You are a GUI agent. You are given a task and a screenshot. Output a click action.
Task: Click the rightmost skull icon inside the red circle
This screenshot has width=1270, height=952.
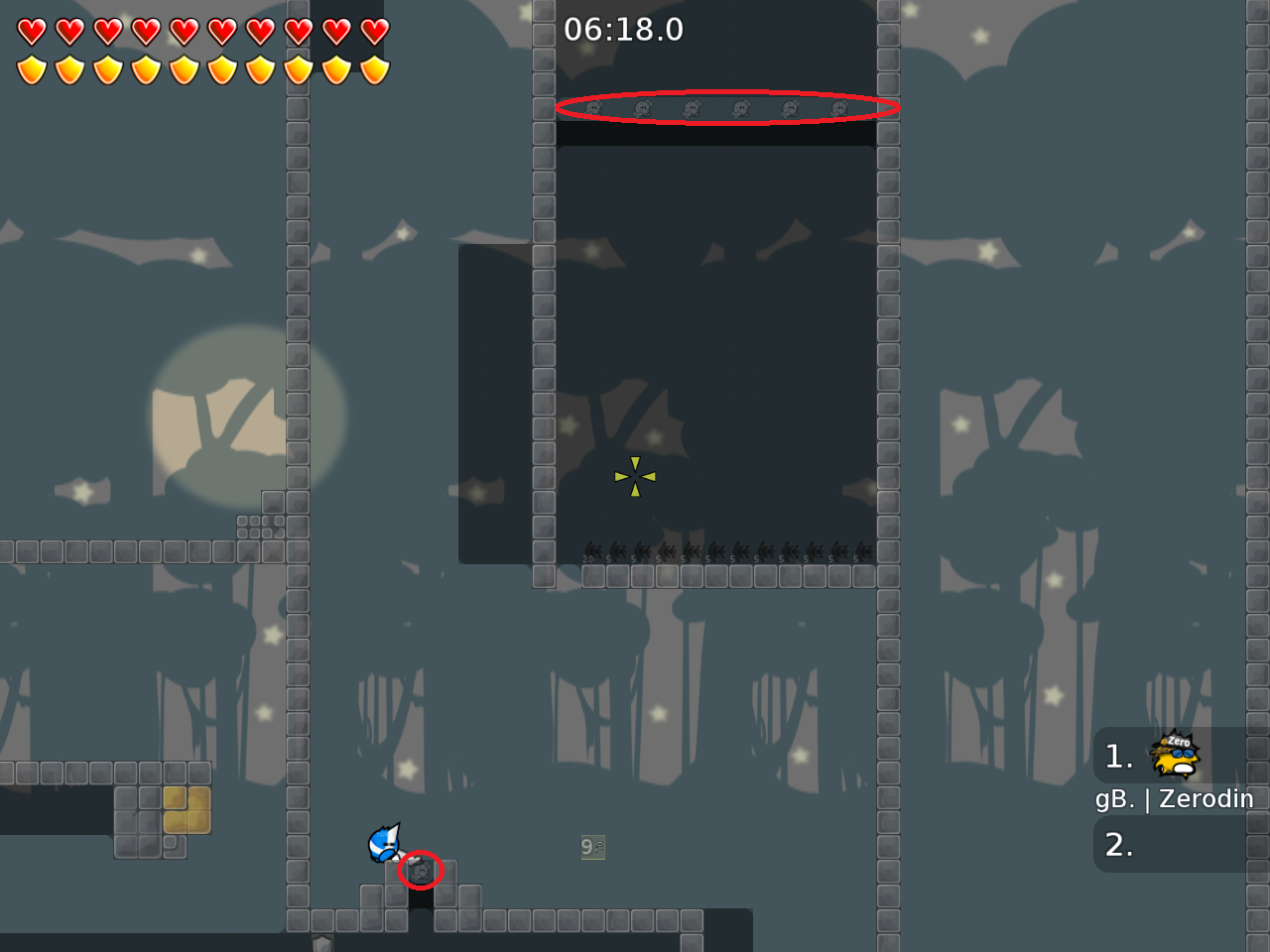click(838, 107)
